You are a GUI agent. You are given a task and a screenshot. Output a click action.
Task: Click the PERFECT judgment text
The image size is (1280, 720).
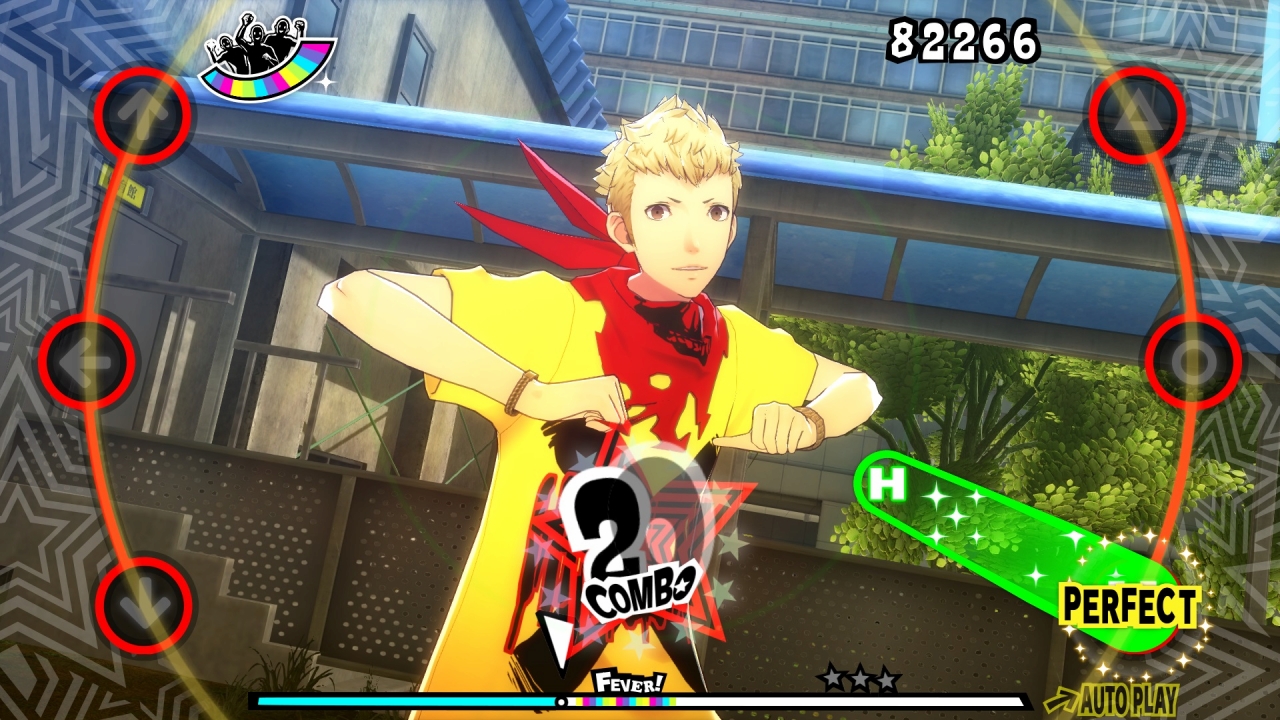(x=1129, y=604)
